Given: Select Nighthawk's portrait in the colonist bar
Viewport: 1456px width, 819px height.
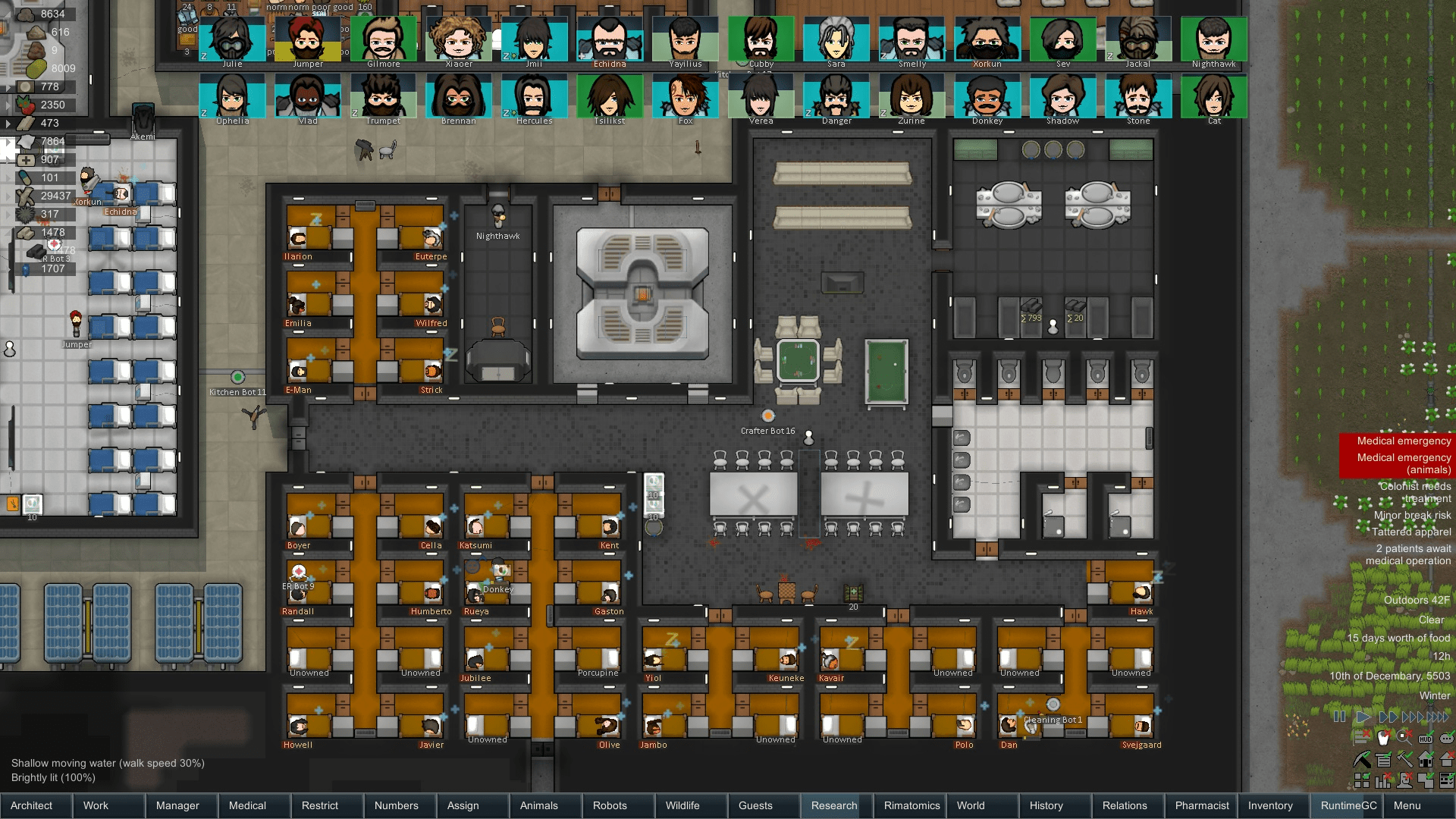Looking at the screenshot, I should click(1213, 38).
